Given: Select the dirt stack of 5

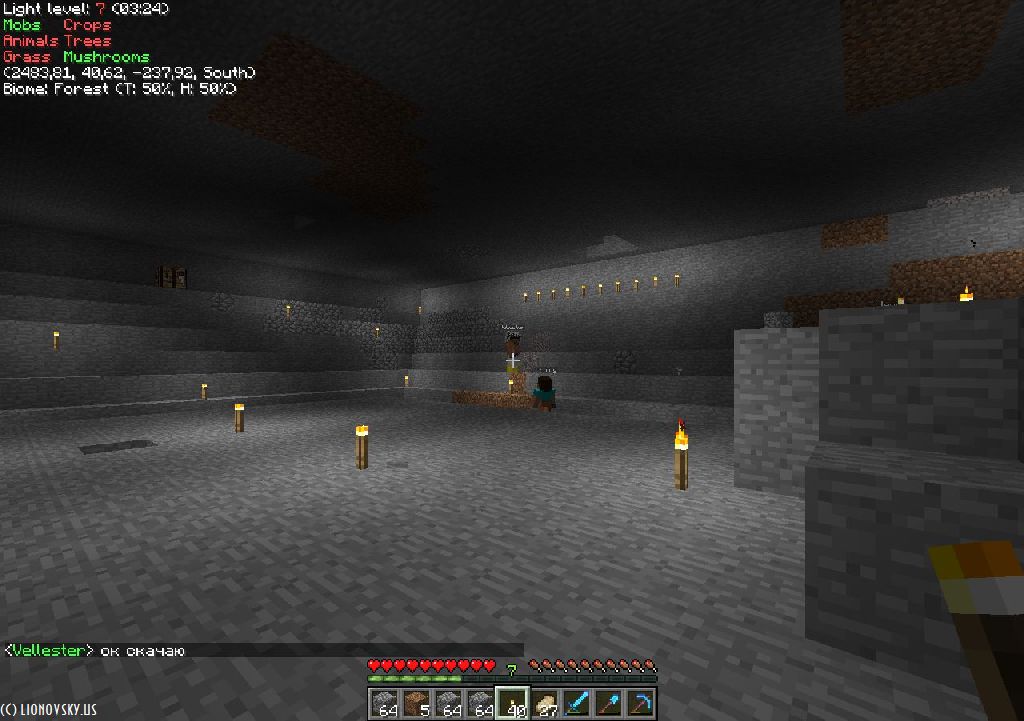Looking at the screenshot, I should click(x=416, y=703).
